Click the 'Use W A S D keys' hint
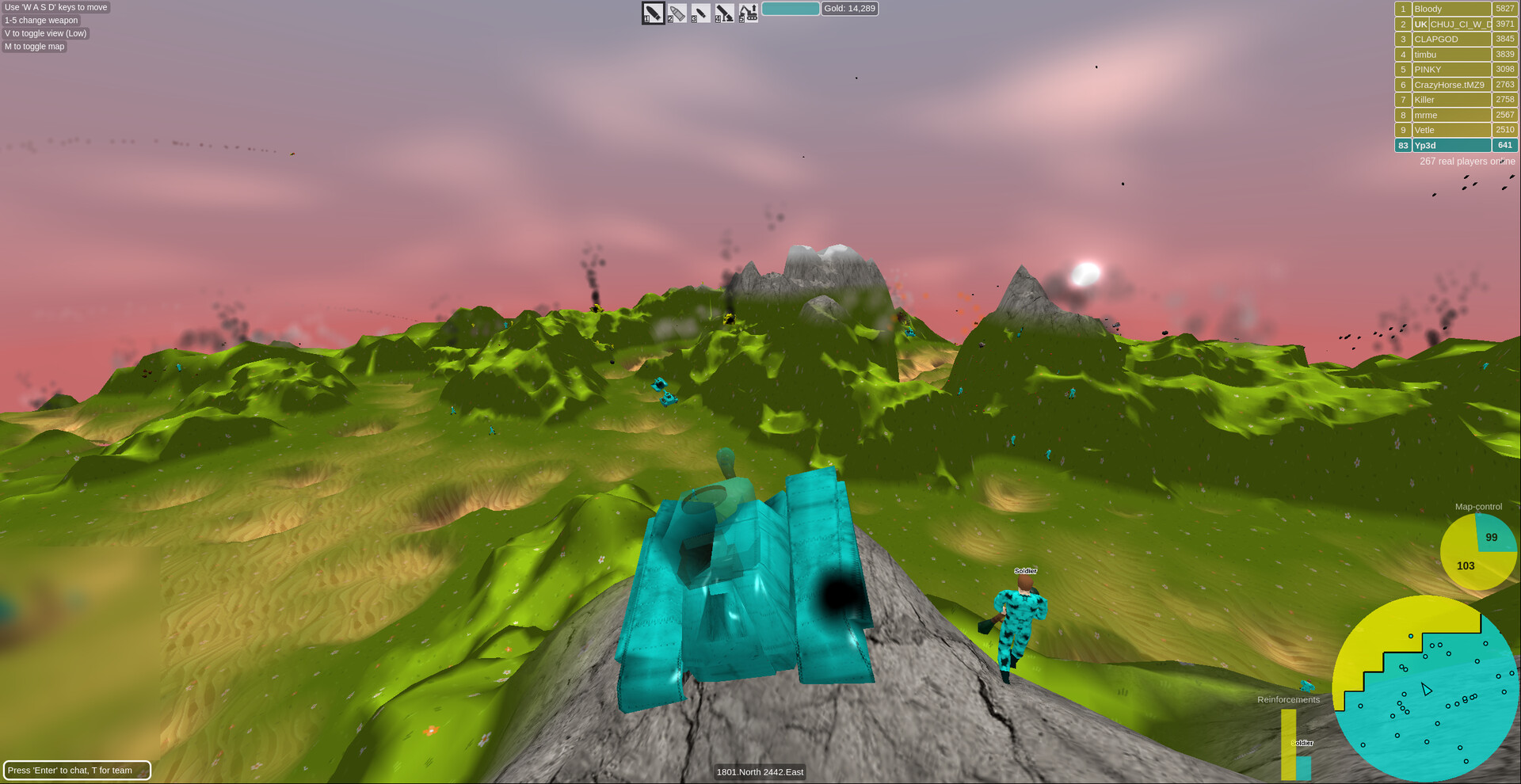Screen dimensions: 1521x784 coord(55,7)
